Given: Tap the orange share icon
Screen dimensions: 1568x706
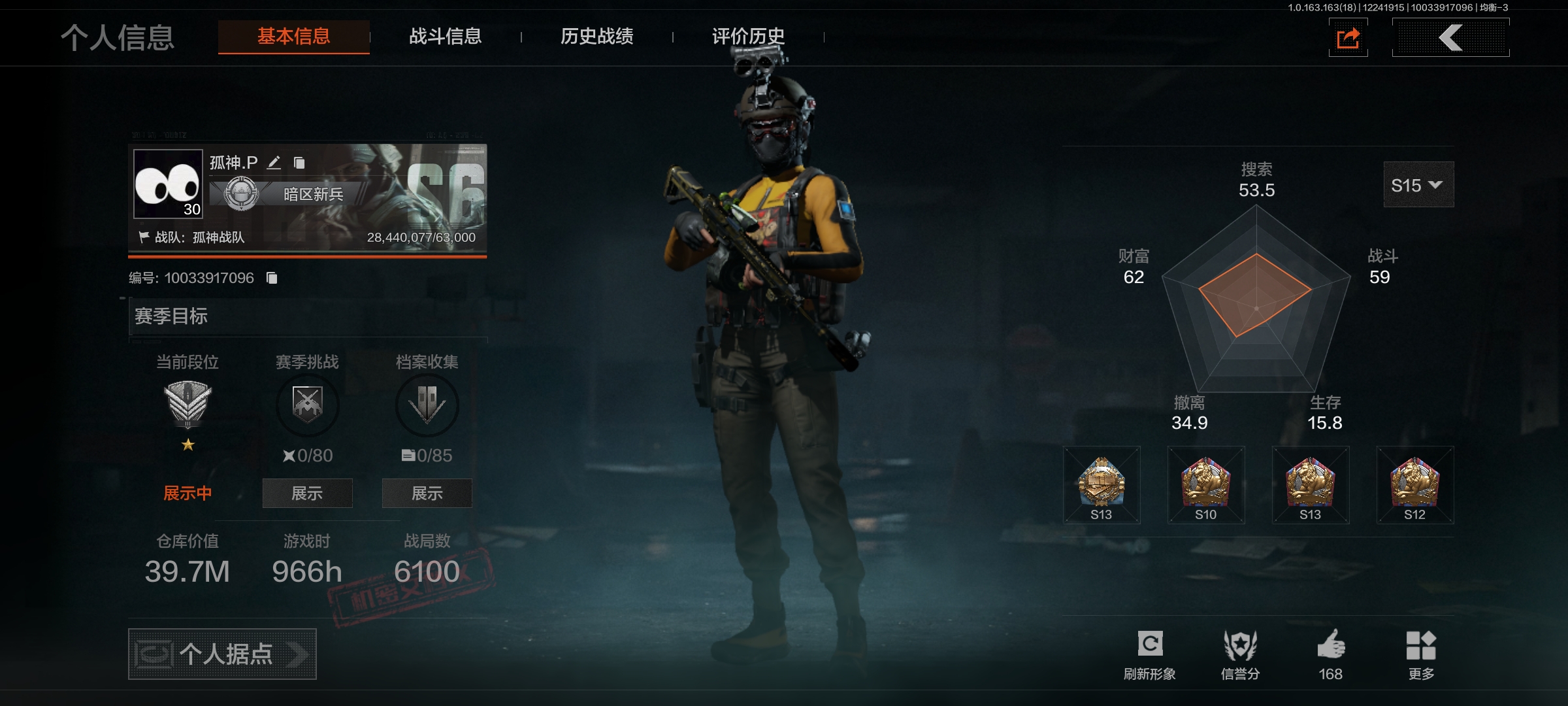Looking at the screenshot, I should (x=1348, y=38).
